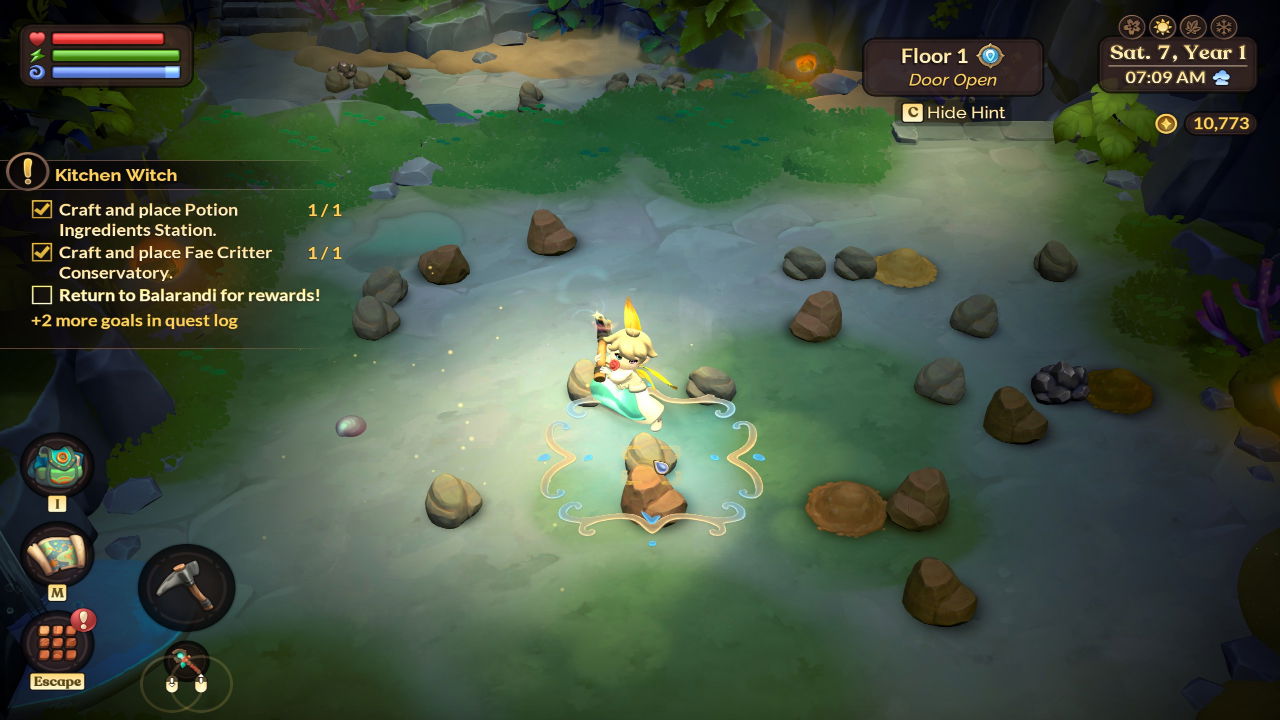Click the spring flower season icon
Screen dimensions: 1280x720
pyautogui.click(x=1131, y=26)
